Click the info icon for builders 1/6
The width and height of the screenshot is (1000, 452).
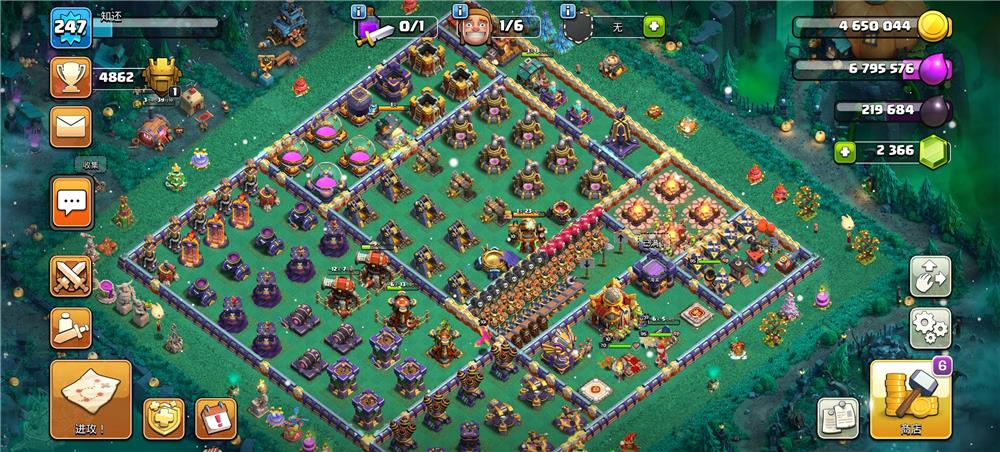tap(461, 12)
